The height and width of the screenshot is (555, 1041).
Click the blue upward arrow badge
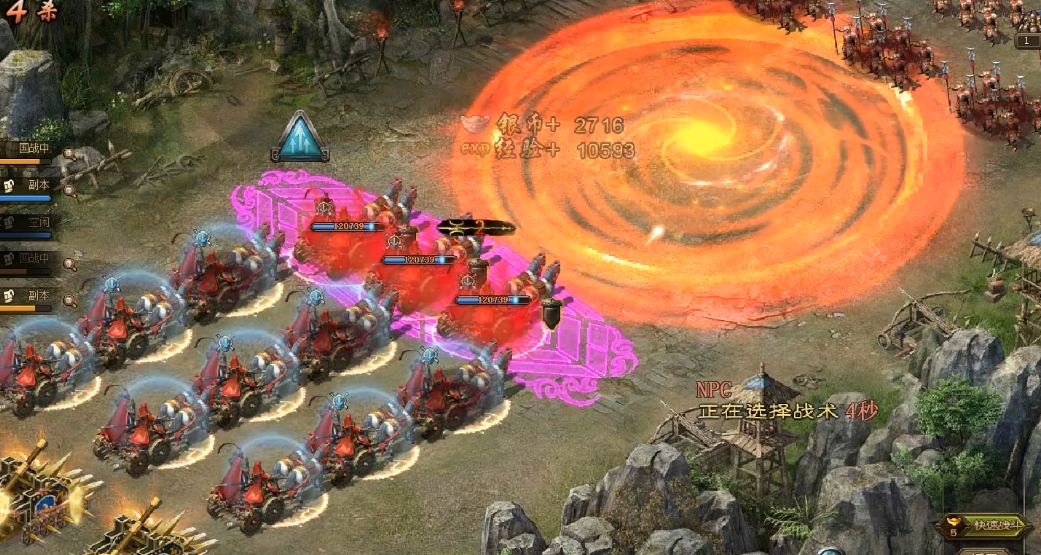[x=300, y=137]
